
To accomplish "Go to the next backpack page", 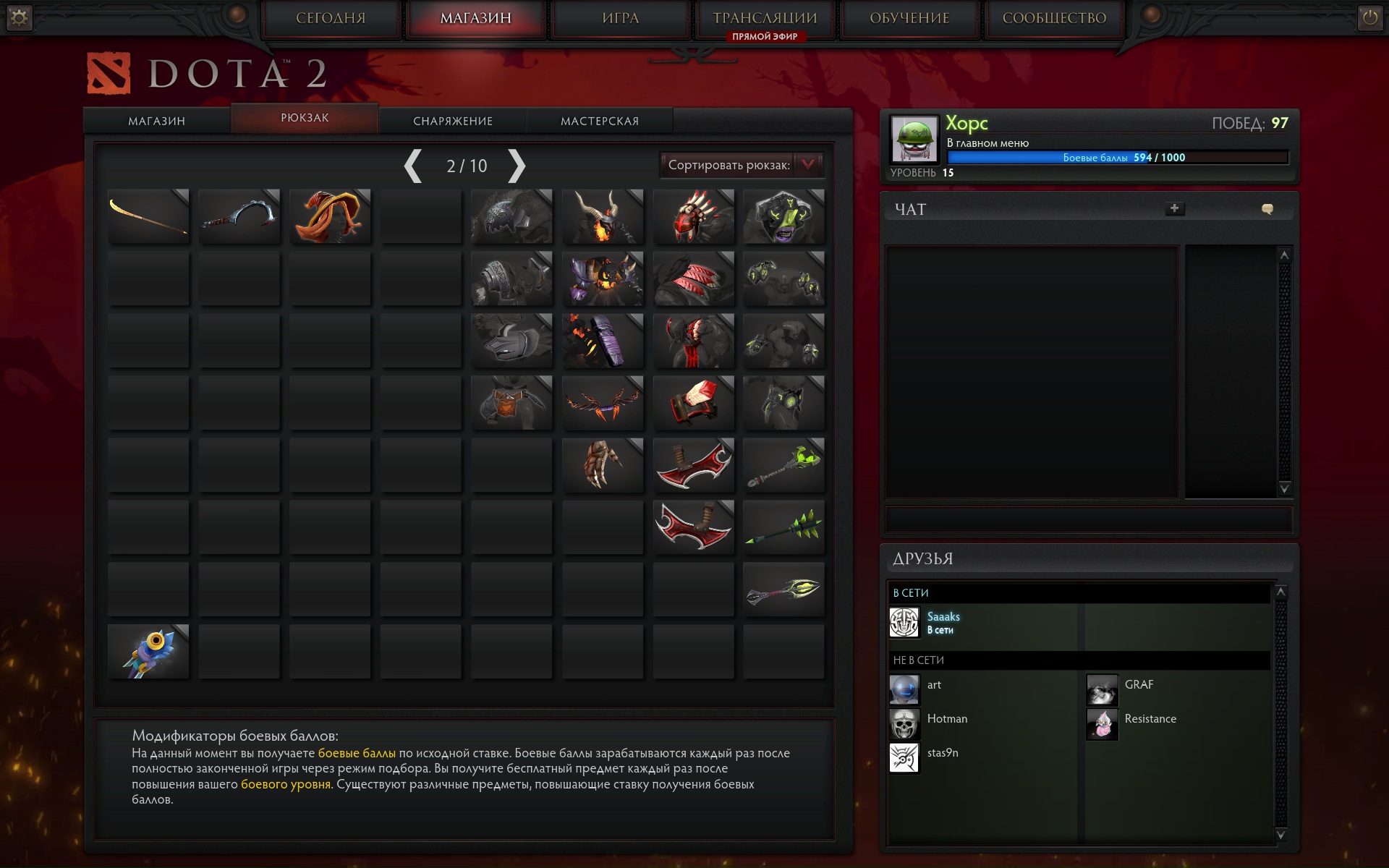I will point(516,166).
